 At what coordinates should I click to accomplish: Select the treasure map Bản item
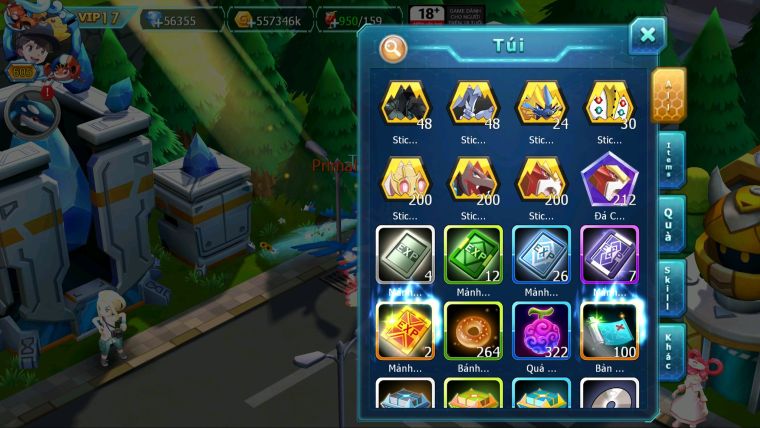(609, 331)
